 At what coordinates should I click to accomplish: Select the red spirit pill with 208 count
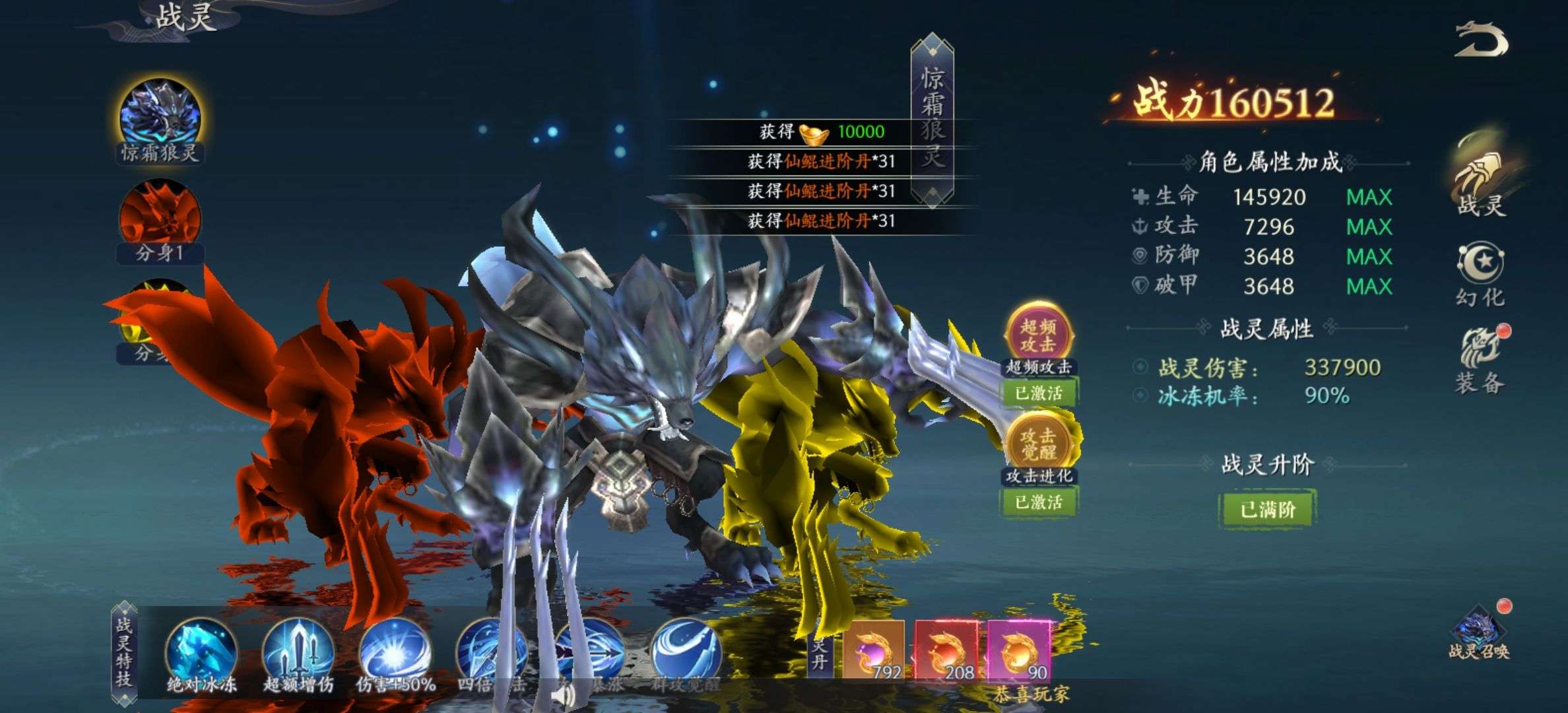coord(946,651)
